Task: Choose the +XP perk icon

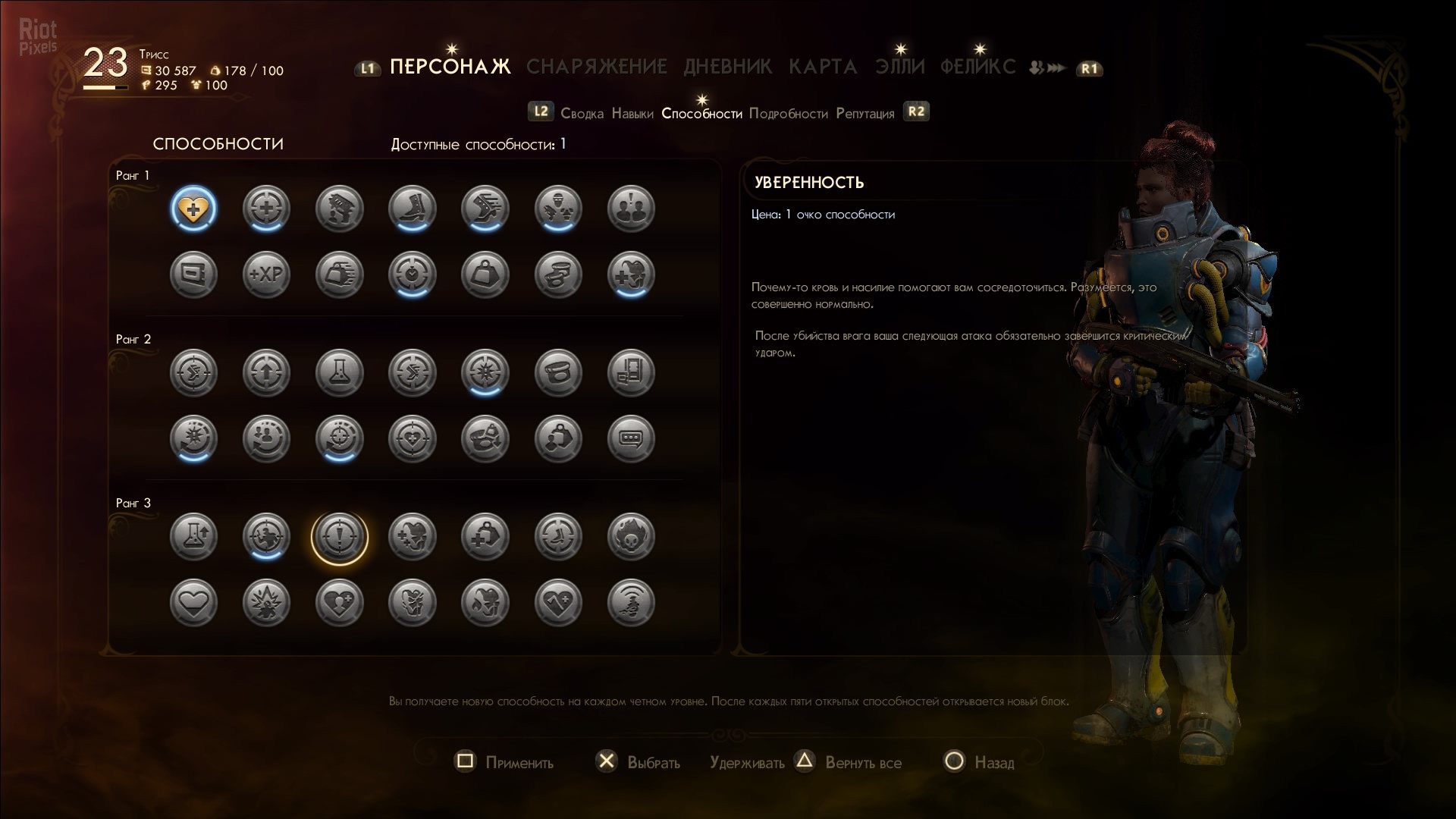Action: [x=266, y=274]
